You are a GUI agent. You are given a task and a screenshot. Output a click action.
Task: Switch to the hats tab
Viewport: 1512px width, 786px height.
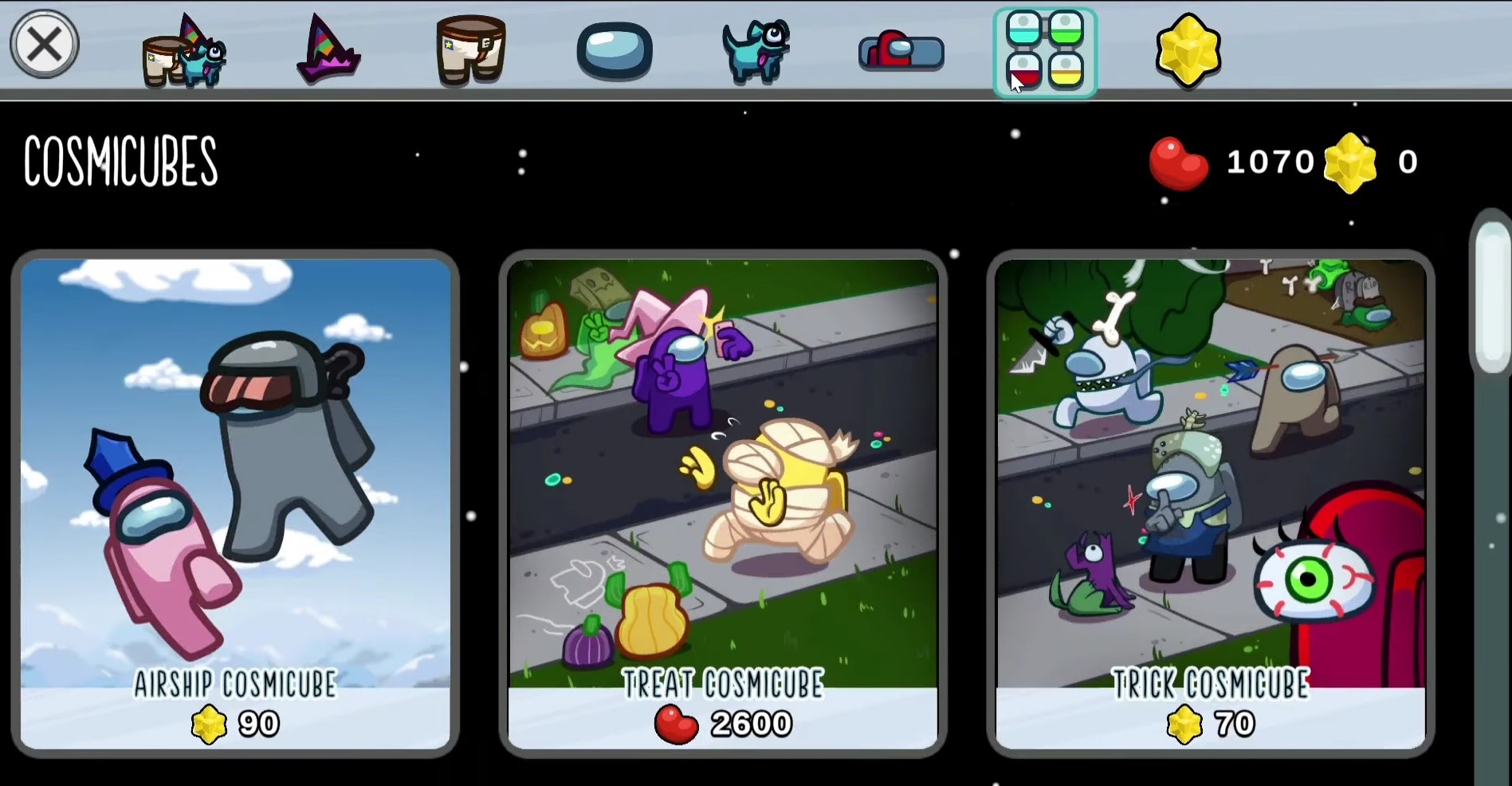pyautogui.click(x=328, y=51)
